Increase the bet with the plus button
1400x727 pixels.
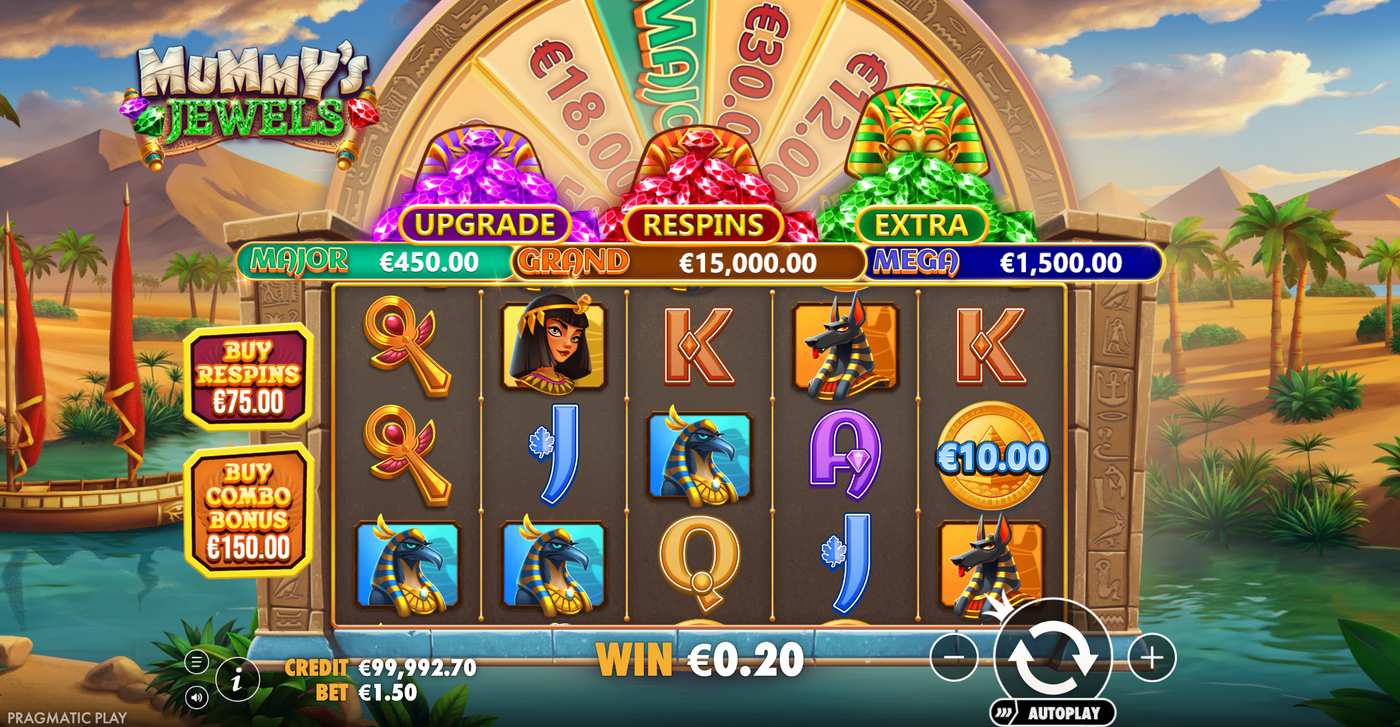click(x=1152, y=657)
